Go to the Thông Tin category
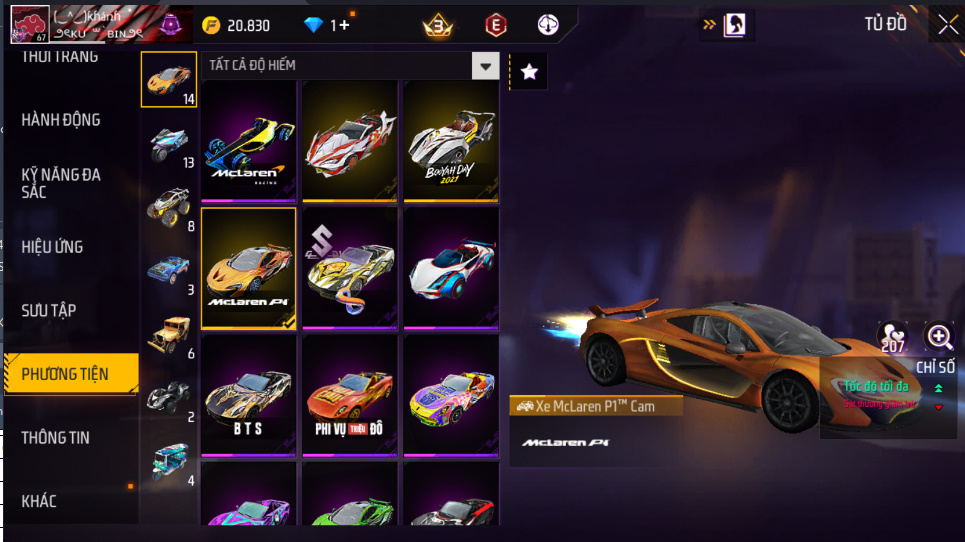The height and width of the screenshot is (542, 965). click(56, 438)
